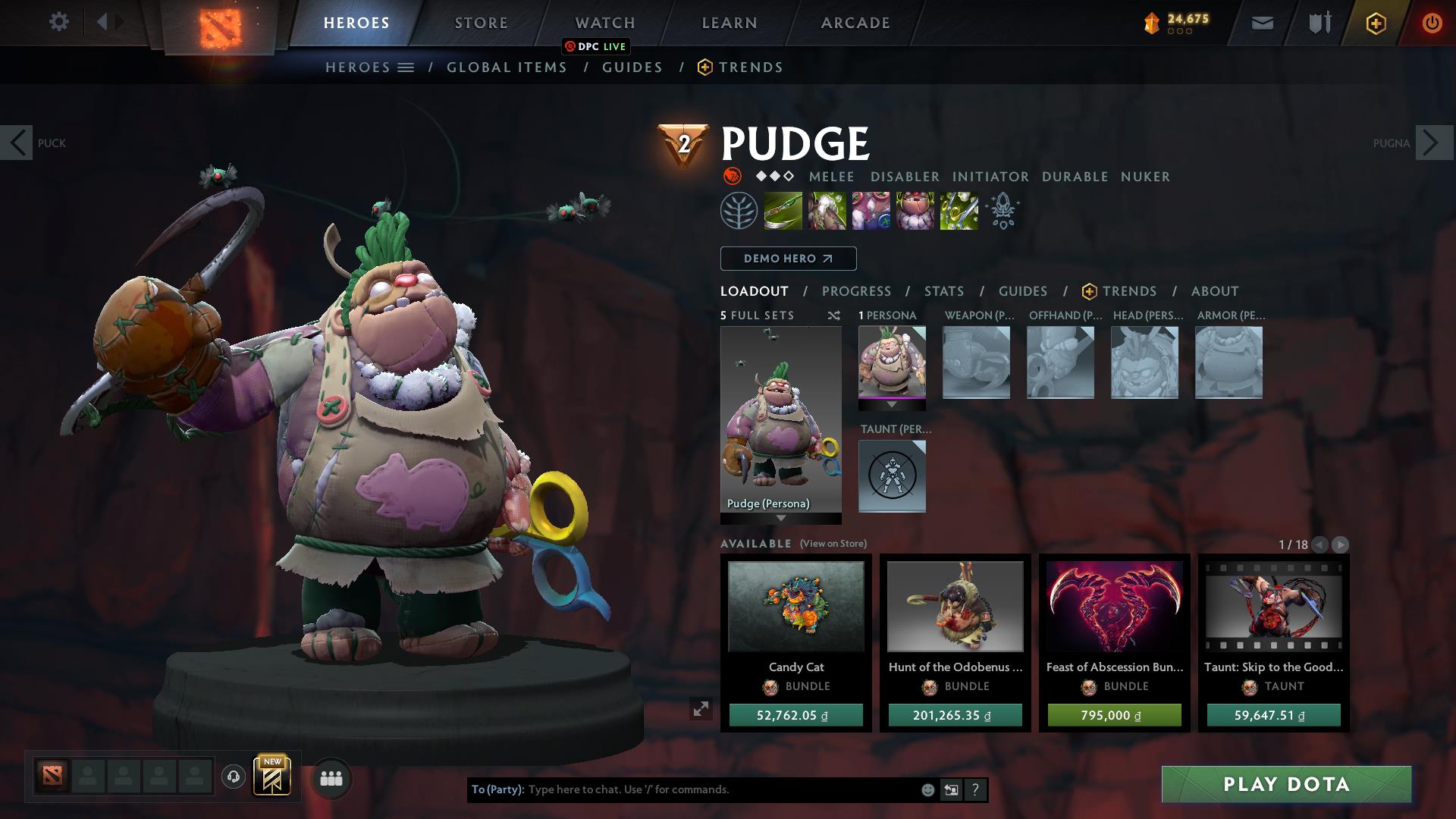Select the Pudge Persona full set
This screenshot has height=819, width=1456.
click(780, 421)
